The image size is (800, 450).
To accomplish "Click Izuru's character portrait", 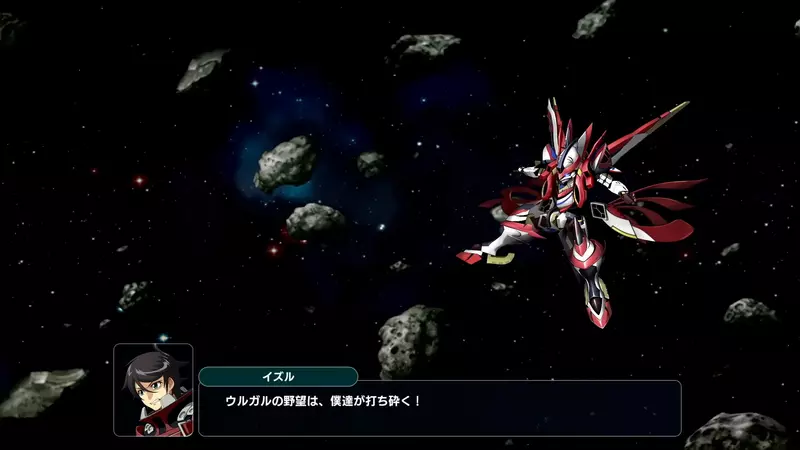I will 154,390.
